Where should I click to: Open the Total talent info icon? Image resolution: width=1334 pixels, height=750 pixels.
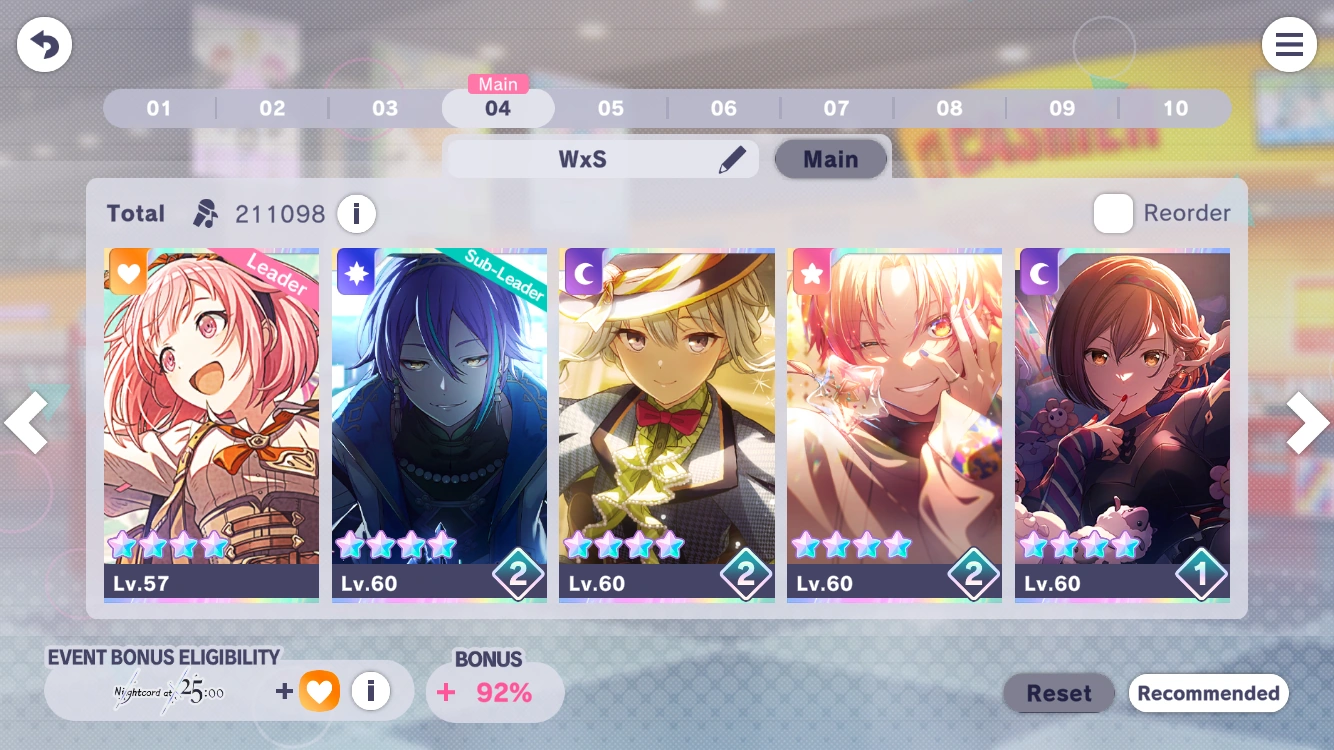pyautogui.click(x=357, y=213)
